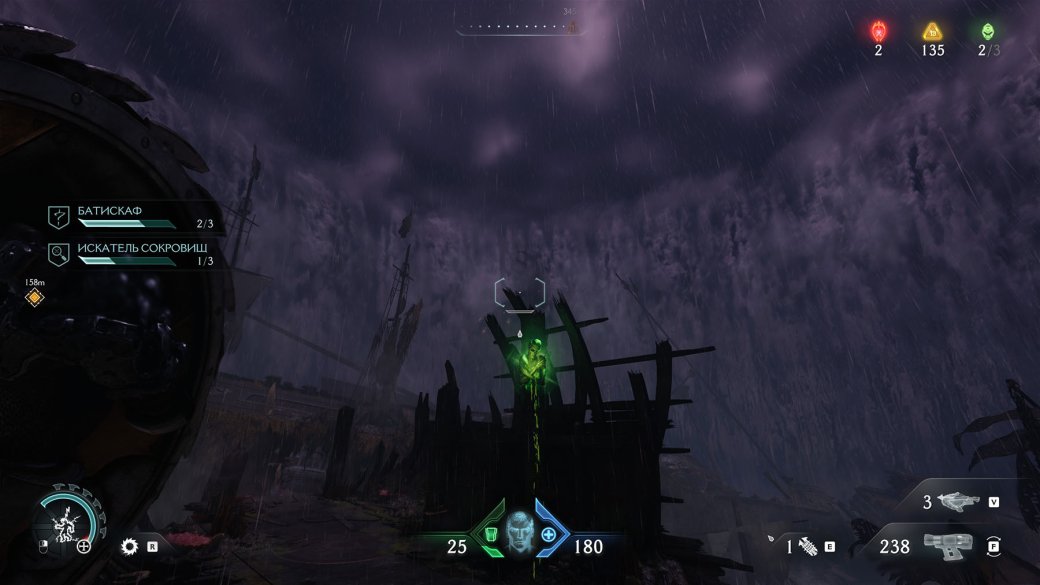
Task: Click the face portrait in the bottom center
Action: [x=519, y=529]
